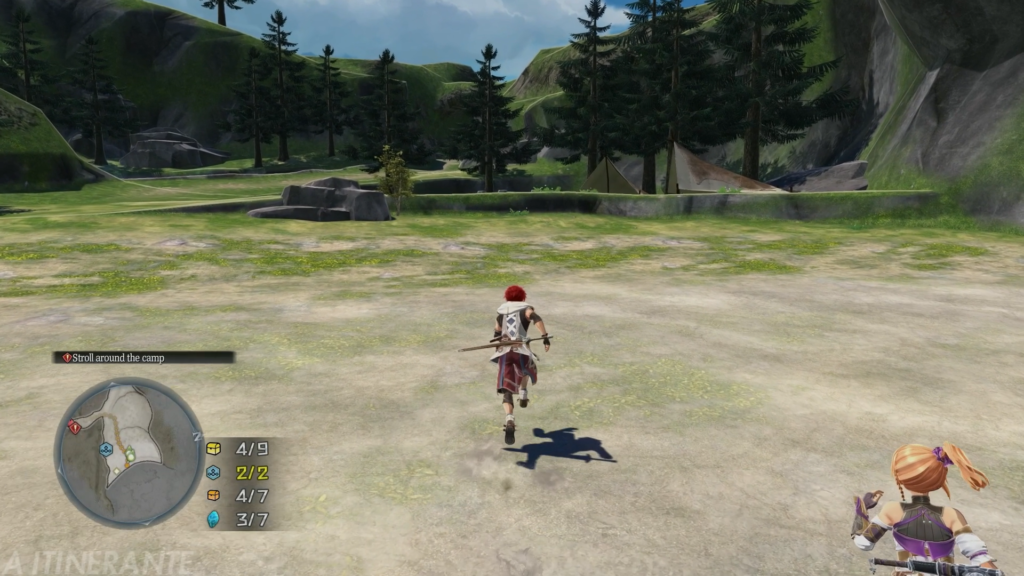Image resolution: width=1024 pixels, height=576 pixels.
Task: Select the orange-haired party member portrait
Action: point(925,510)
